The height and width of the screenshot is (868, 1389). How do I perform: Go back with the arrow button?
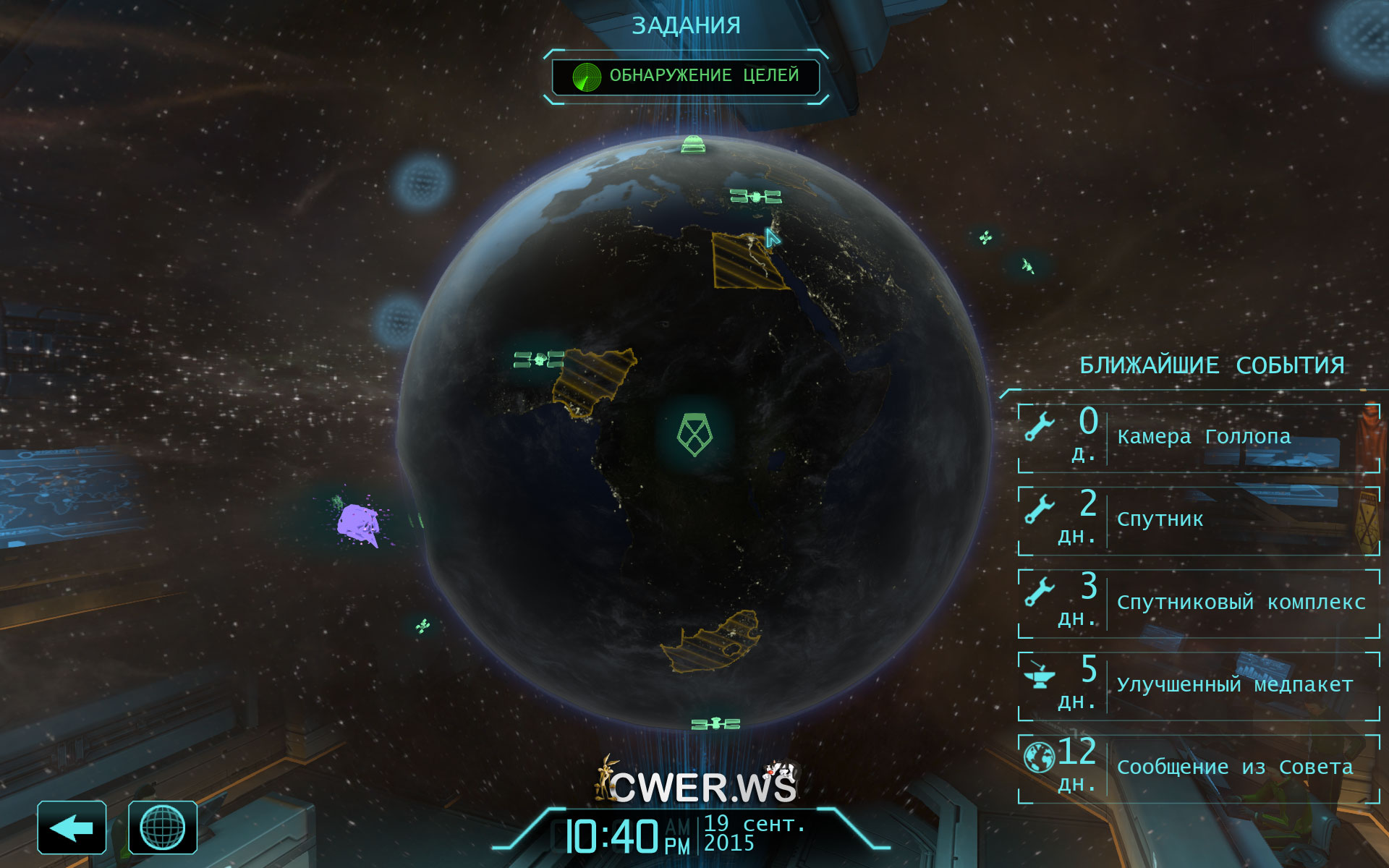[72, 827]
